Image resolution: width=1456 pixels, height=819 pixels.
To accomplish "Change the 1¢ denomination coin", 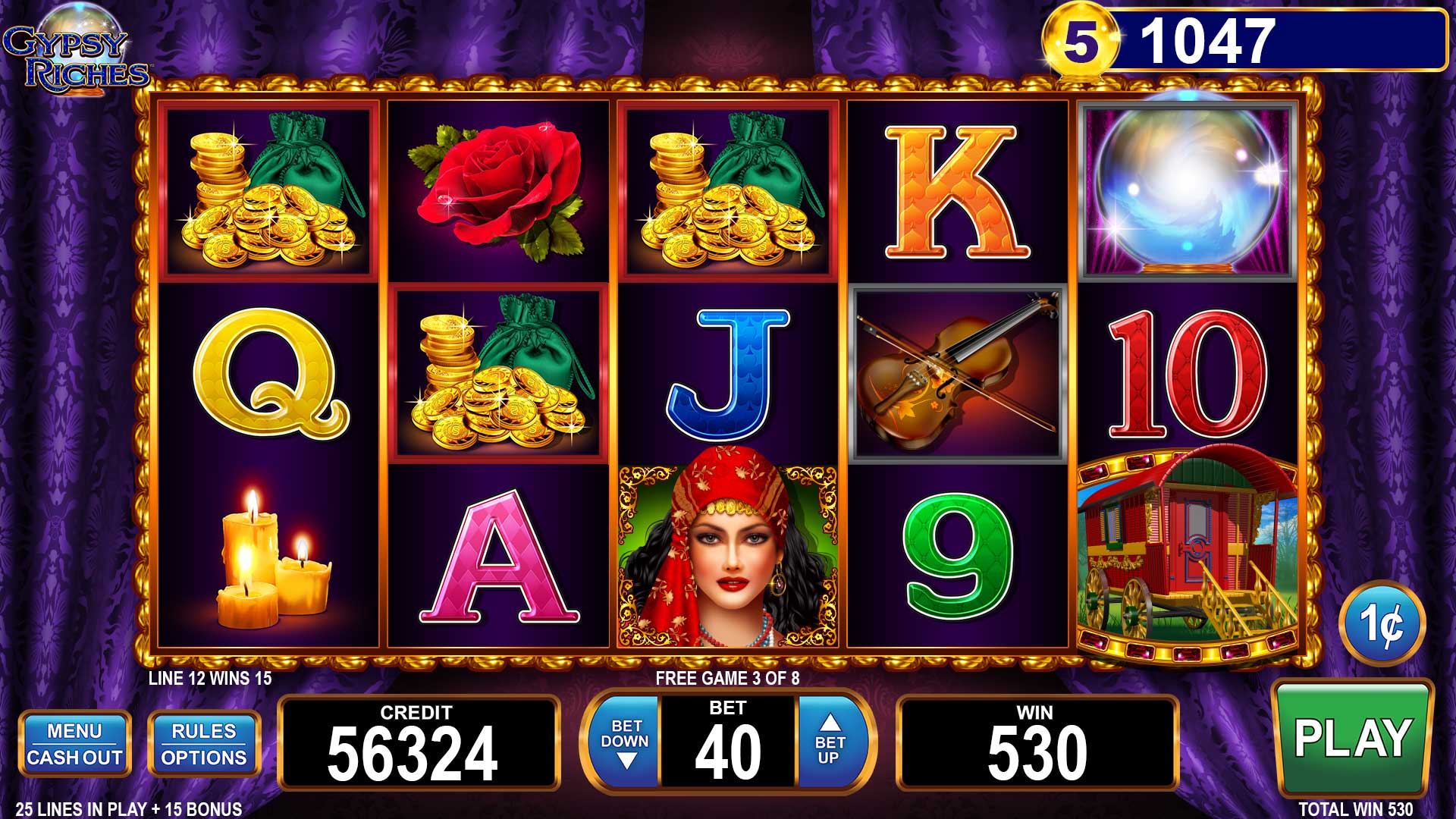I will coord(1382,623).
